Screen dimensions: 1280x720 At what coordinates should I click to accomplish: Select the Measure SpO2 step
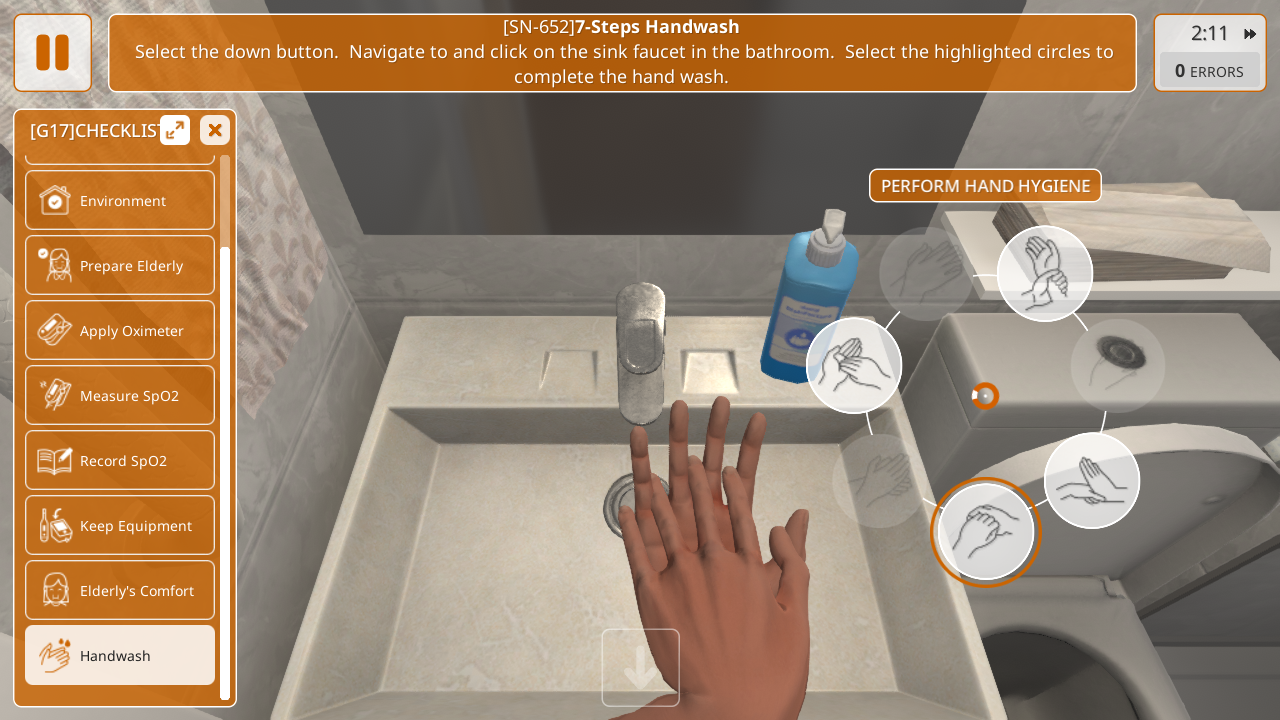pyautogui.click(x=120, y=395)
